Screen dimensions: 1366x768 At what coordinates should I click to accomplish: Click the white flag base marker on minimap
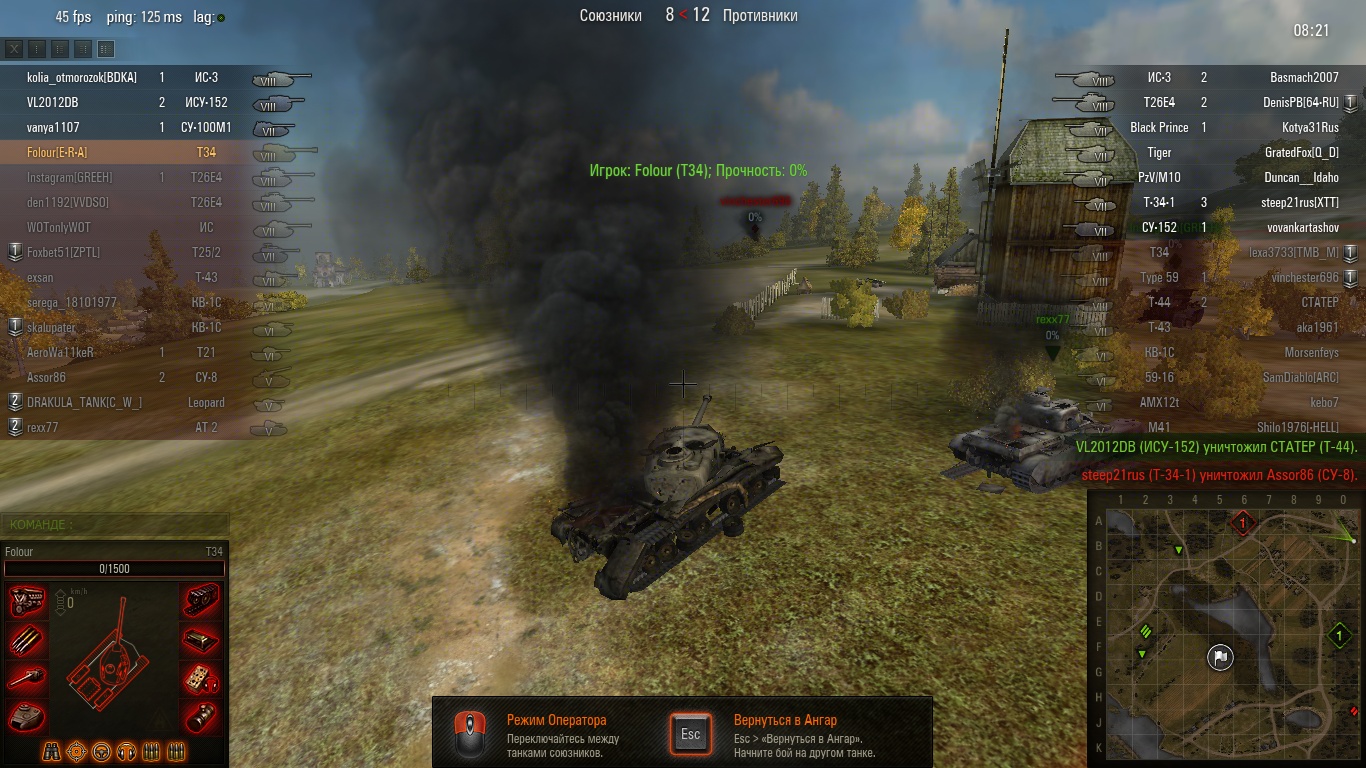click(1220, 657)
